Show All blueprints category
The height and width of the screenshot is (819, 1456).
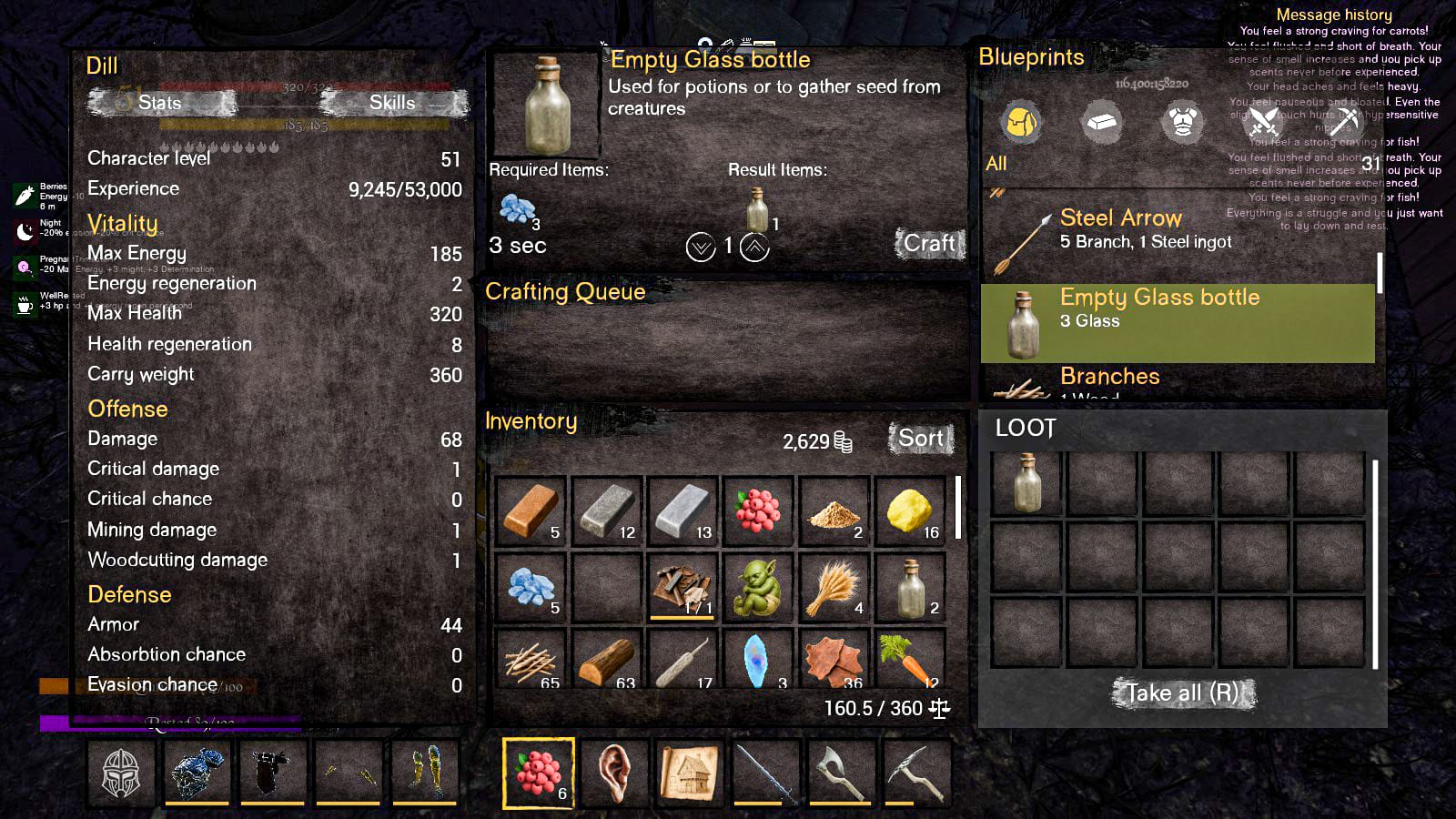996,164
